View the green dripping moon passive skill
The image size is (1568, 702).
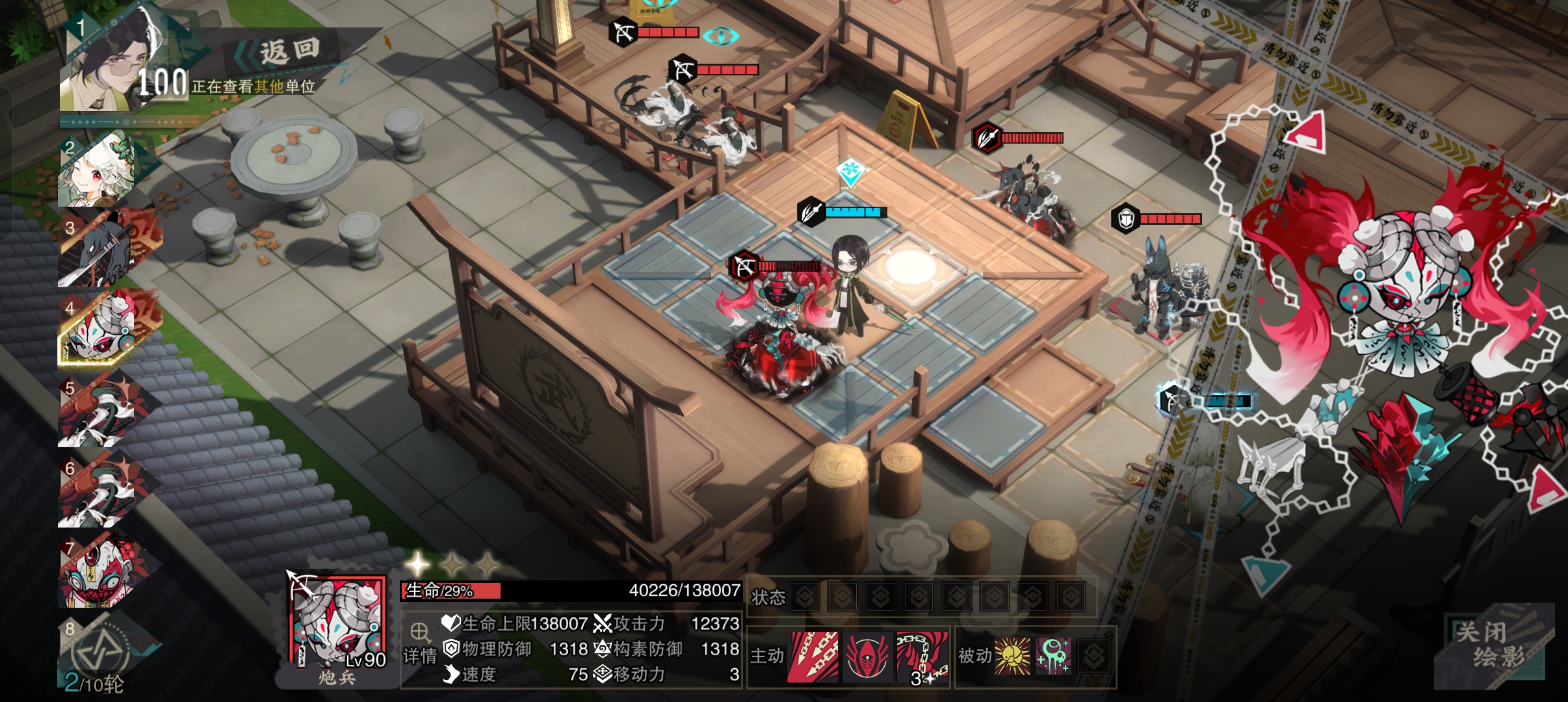tap(1053, 656)
